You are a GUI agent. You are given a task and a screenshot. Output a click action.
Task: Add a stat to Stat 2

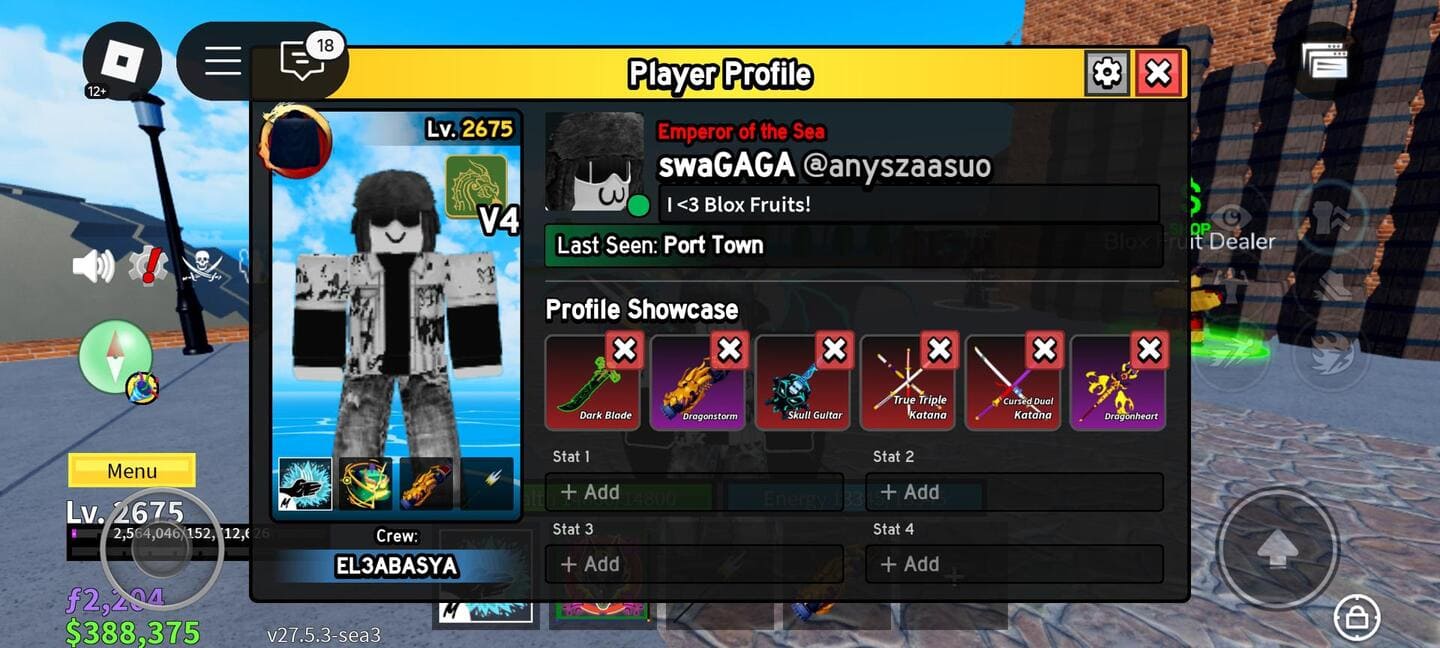(x=1014, y=492)
